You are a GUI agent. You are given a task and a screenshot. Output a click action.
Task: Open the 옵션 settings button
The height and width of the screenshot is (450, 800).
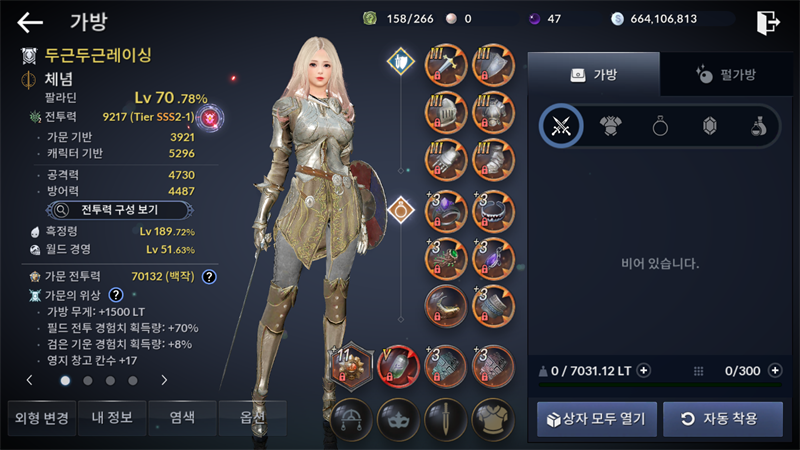[250, 417]
